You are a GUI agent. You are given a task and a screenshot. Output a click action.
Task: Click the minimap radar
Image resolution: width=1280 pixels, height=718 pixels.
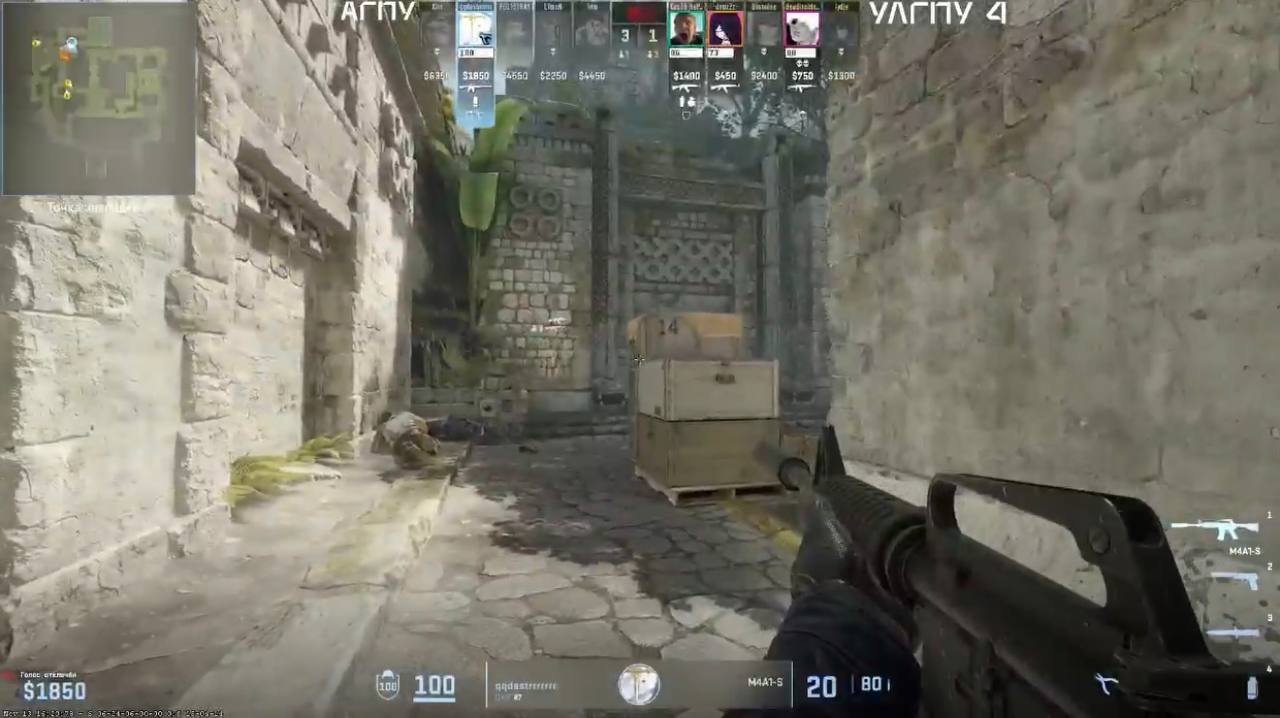(x=98, y=97)
